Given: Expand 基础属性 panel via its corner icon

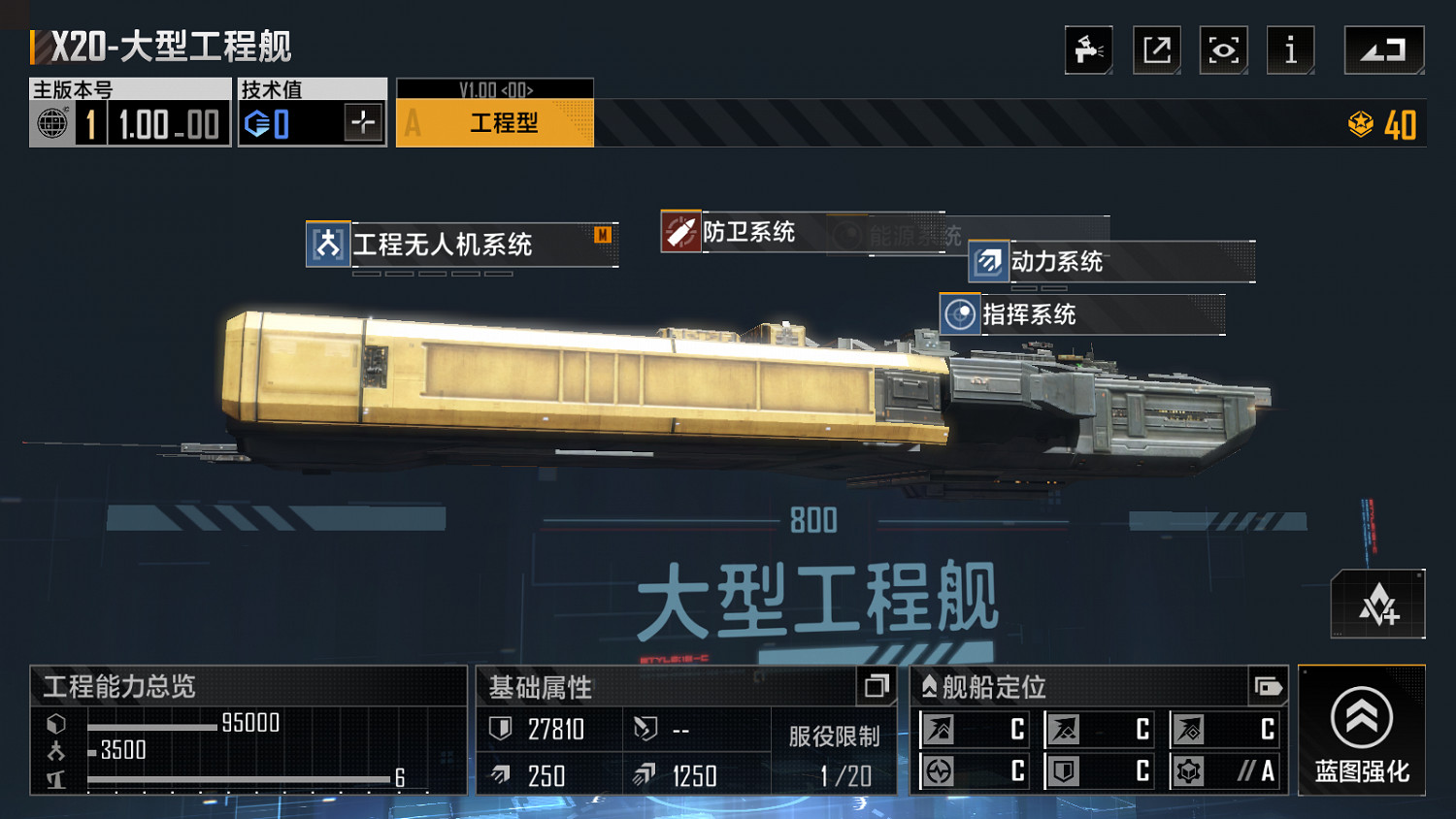Looking at the screenshot, I should [x=877, y=688].
